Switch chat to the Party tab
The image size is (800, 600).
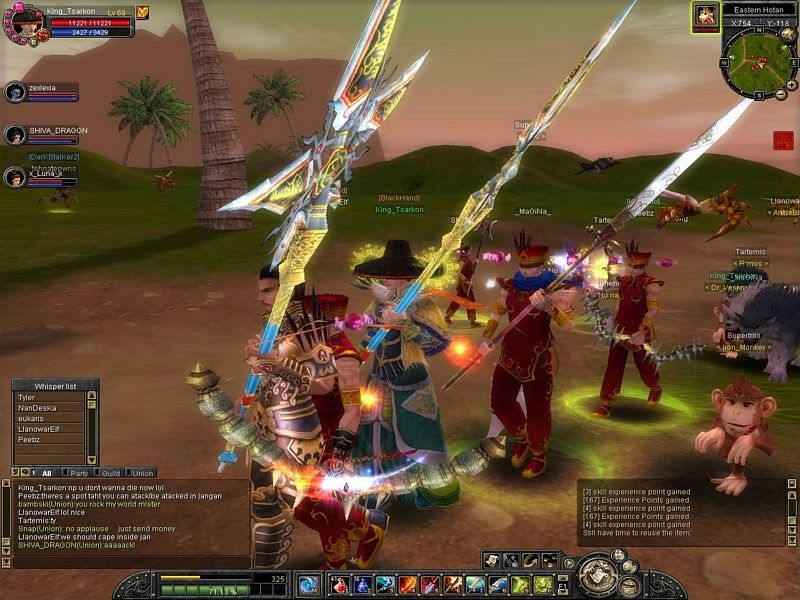tap(78, 473)
